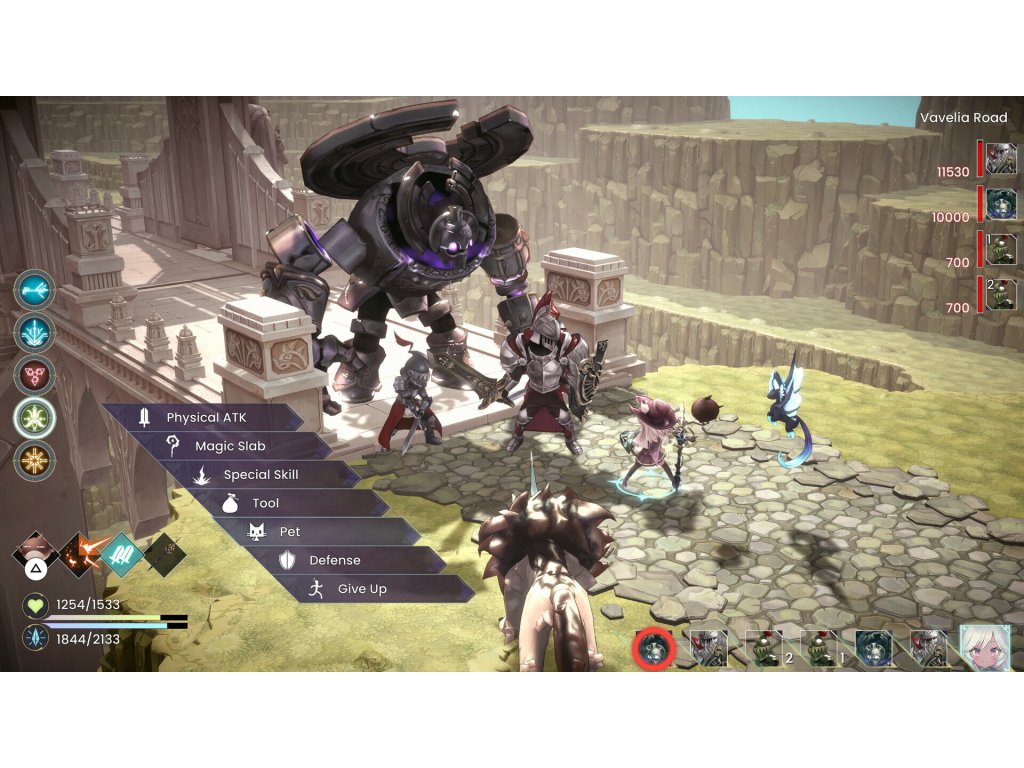Target the armored knight with 11530 HP
This screenshot has width=1024, height=768.
point(1001,158)
